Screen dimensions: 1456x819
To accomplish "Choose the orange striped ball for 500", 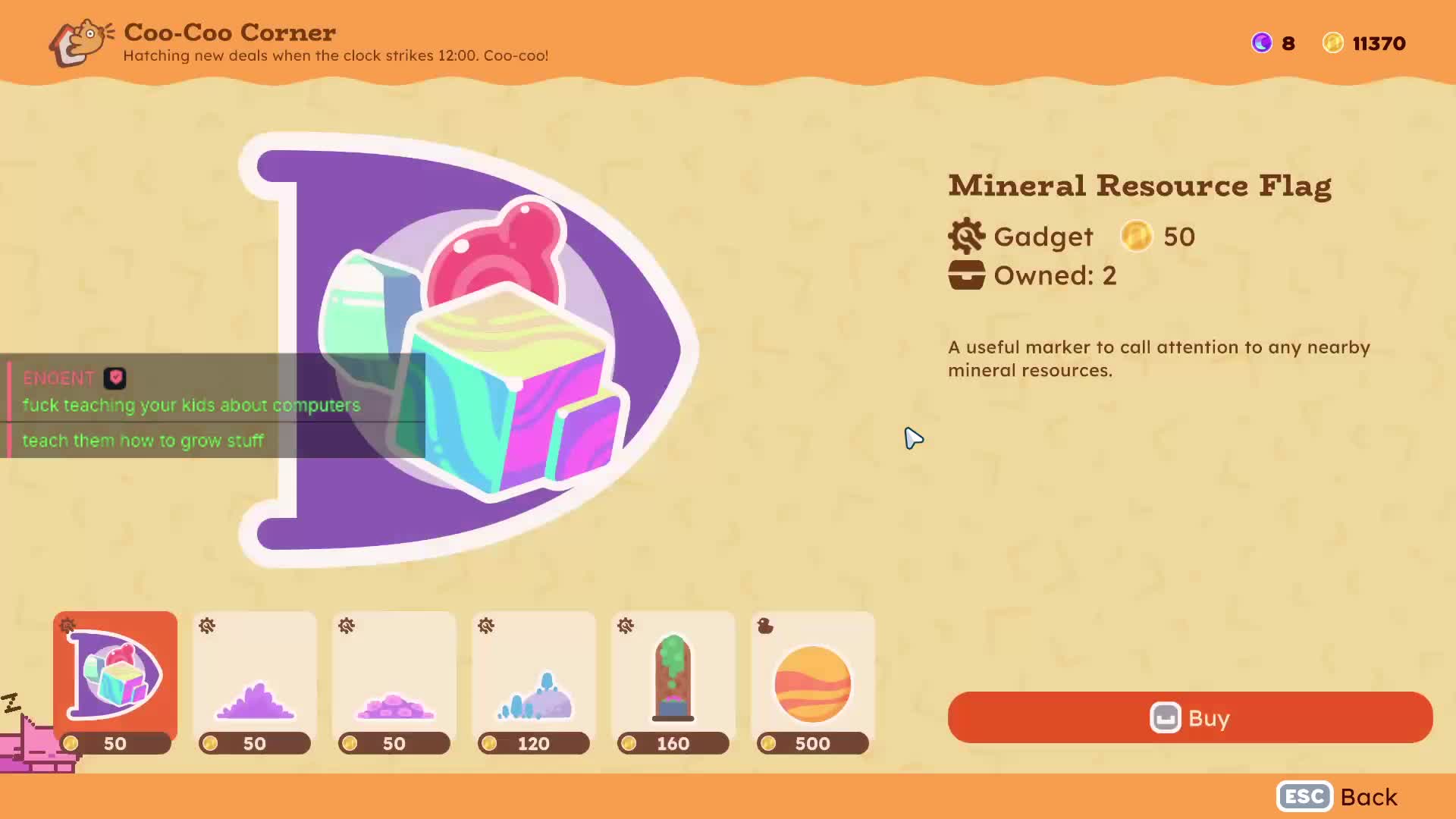I will 812,681.
